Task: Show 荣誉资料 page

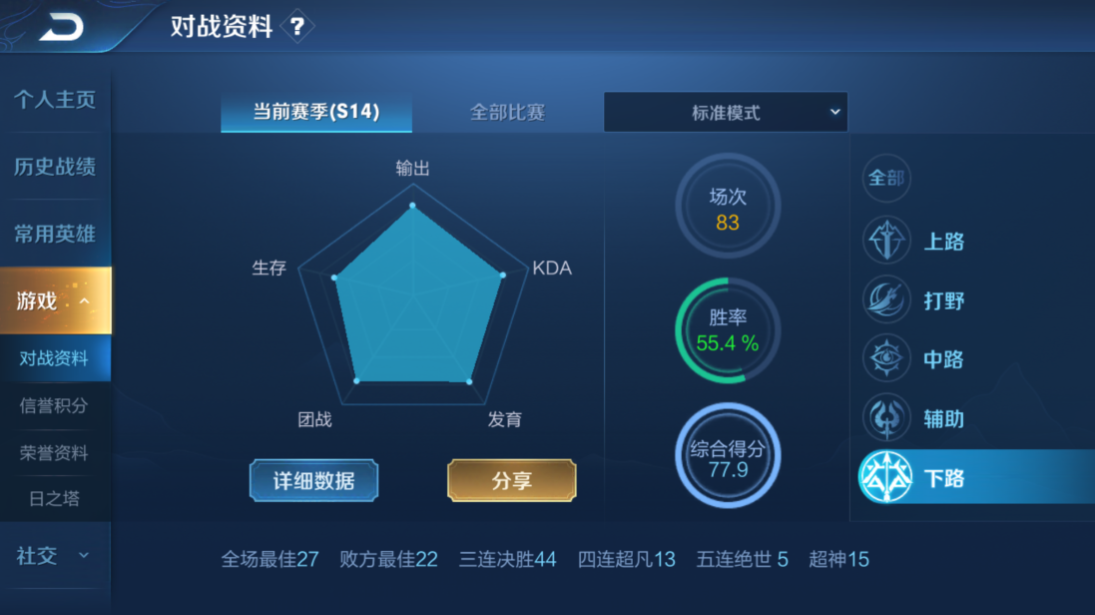Action: pyautogui.click(x=55, y=453)
